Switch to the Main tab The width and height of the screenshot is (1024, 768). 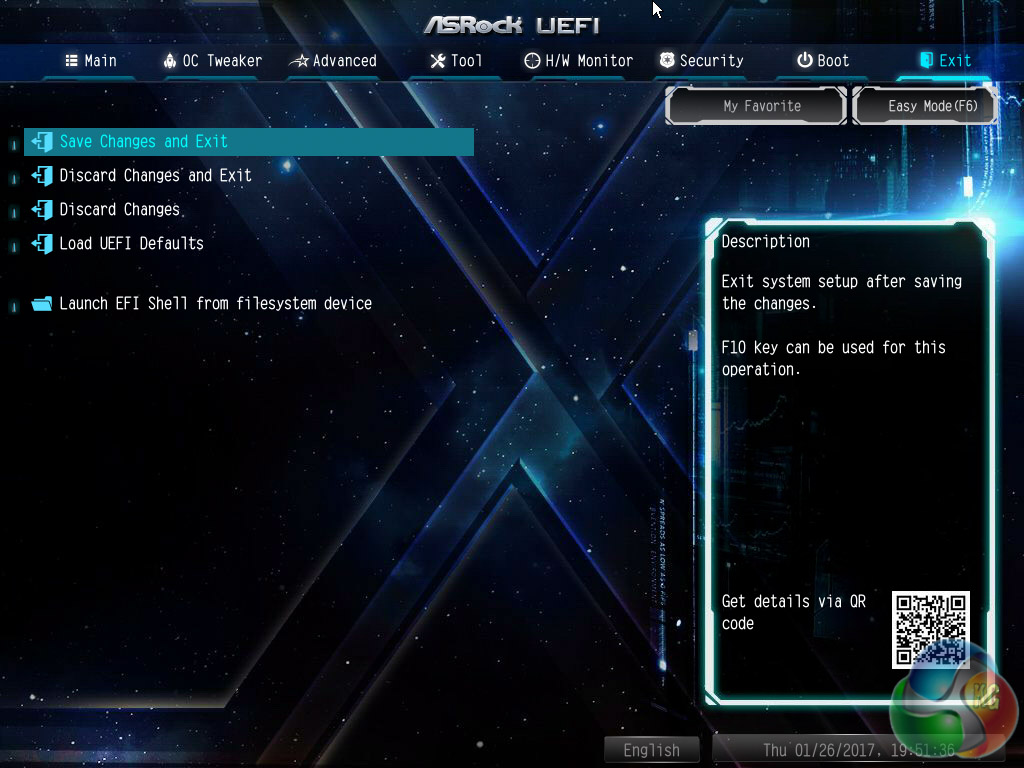91,60
